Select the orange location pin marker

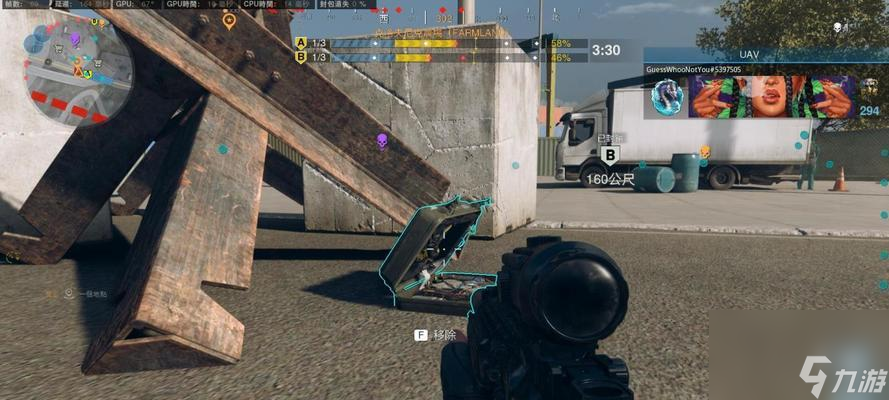pos(229,21)
